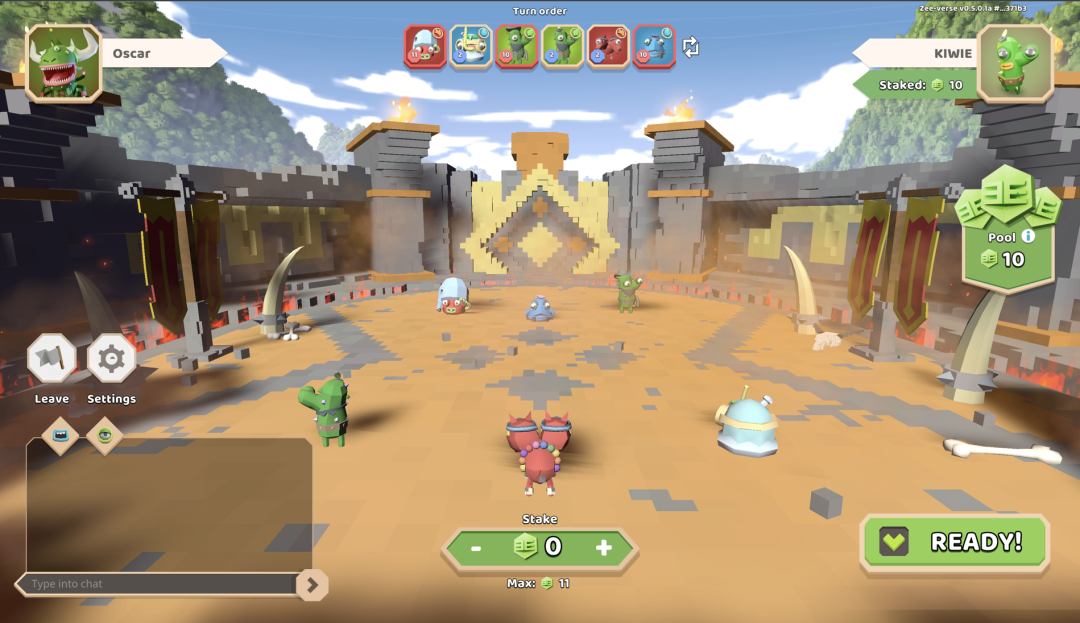Select the first turn order portrait
1080x623 pixels.
[x=425, y=46]
